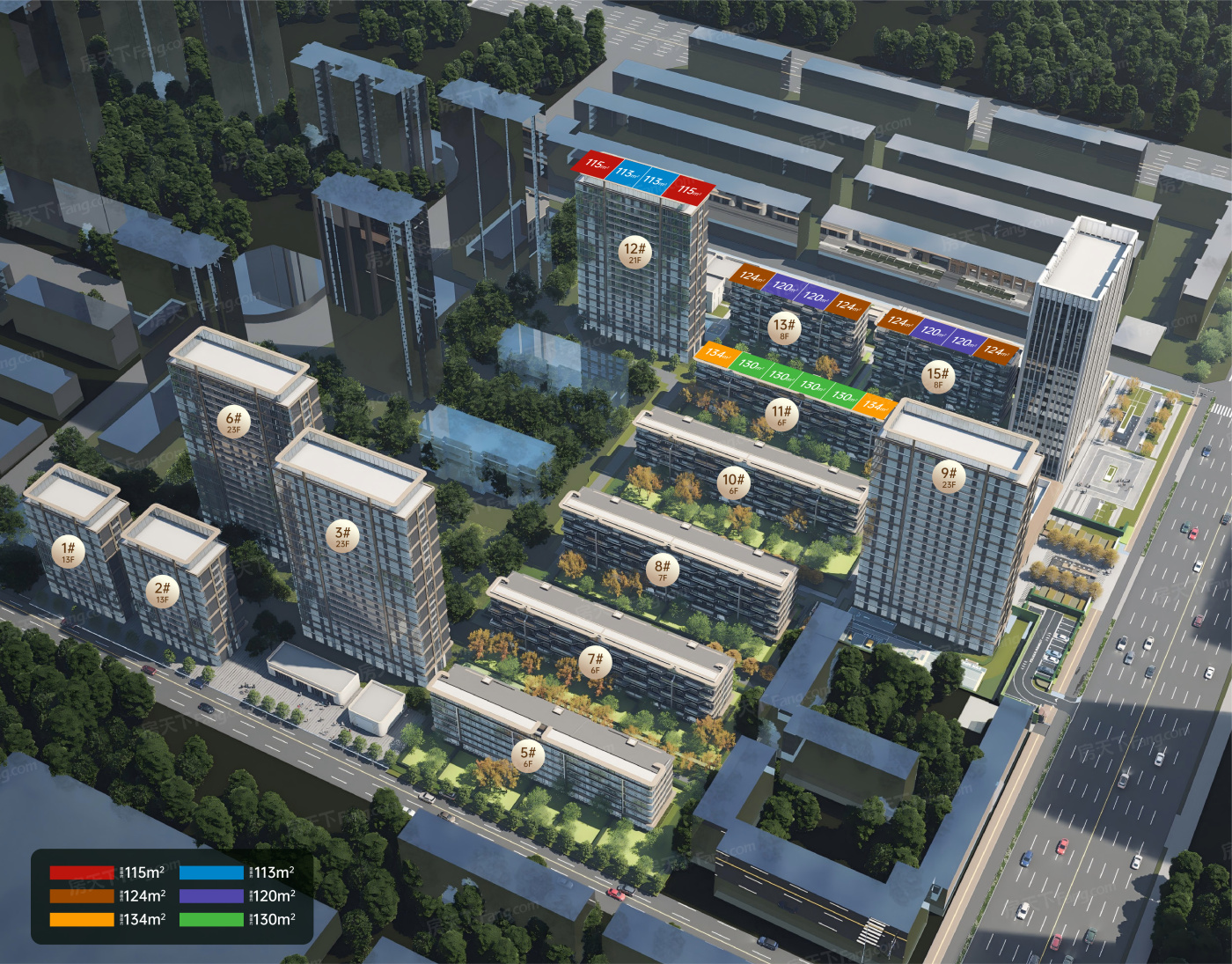Select the orange 134m² legend swatch

click(x=82, y=920)
